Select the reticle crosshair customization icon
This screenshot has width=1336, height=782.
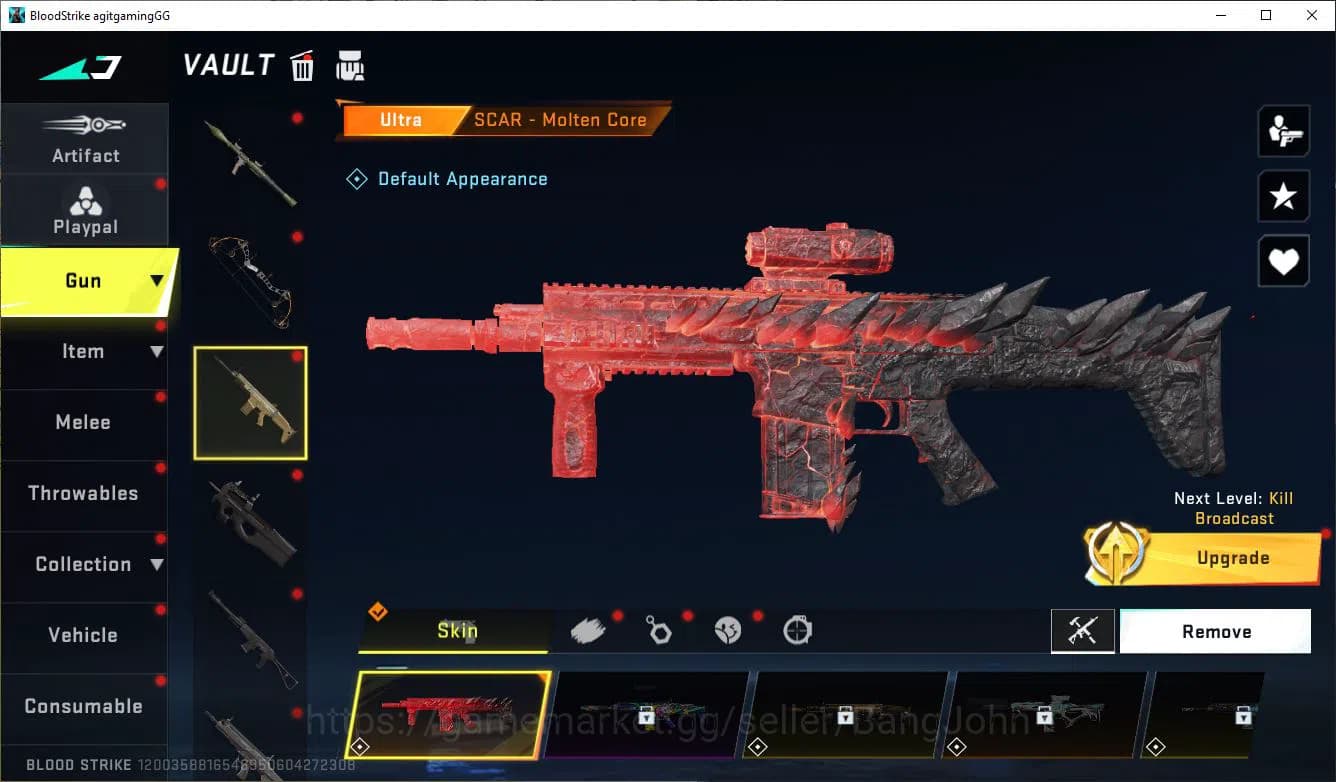click(797, 630)
